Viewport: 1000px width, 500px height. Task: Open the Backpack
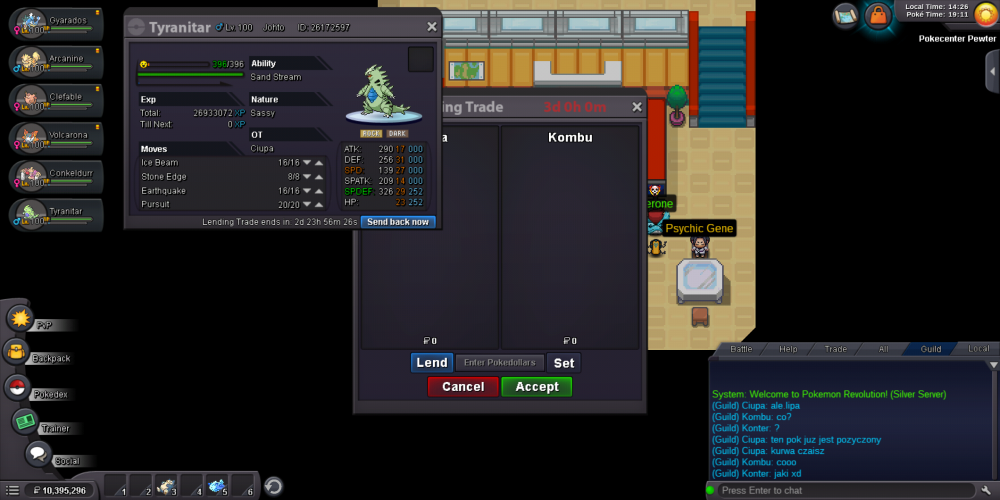click(18, 352)
